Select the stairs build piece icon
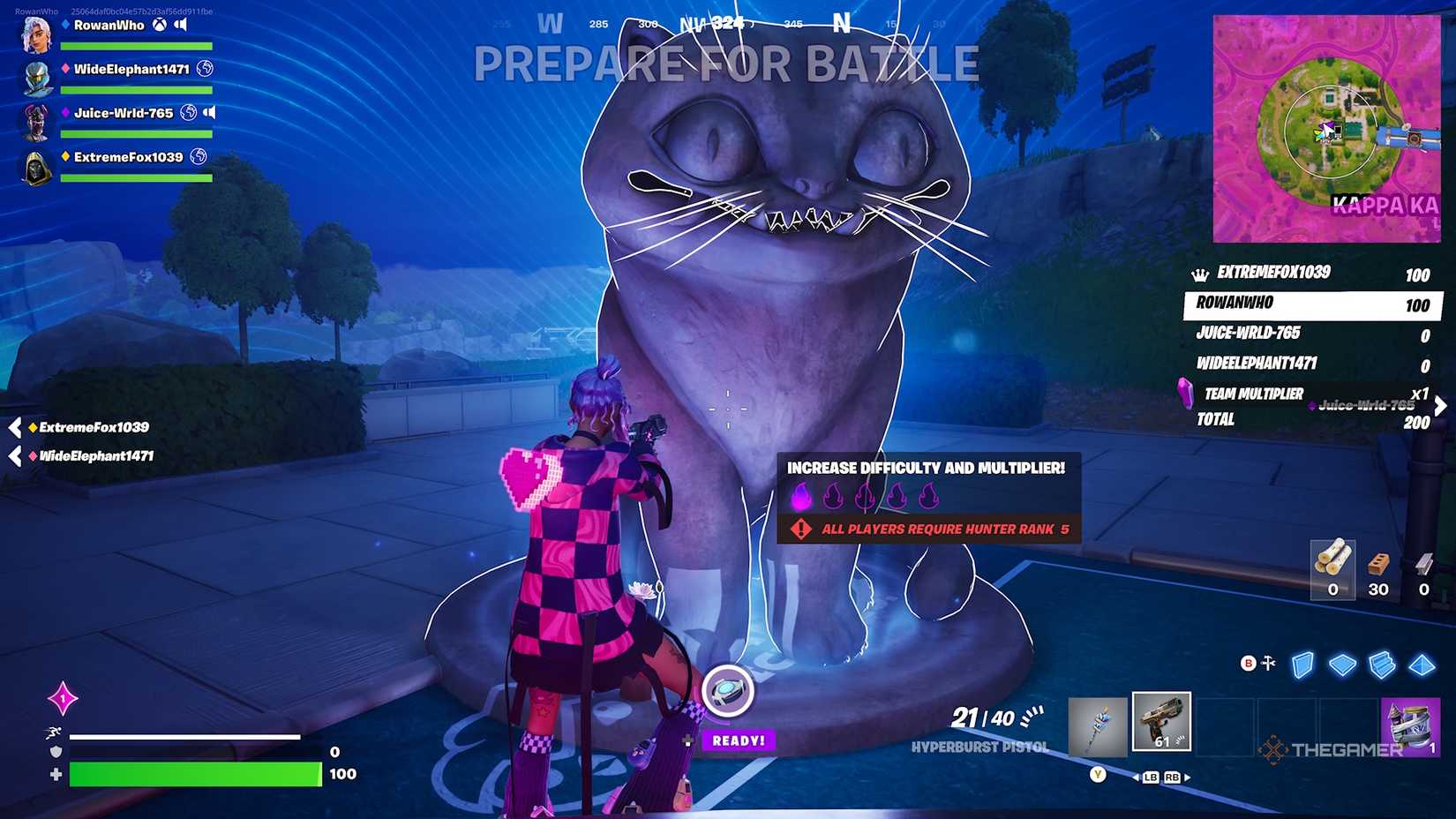 [1382, 664]
